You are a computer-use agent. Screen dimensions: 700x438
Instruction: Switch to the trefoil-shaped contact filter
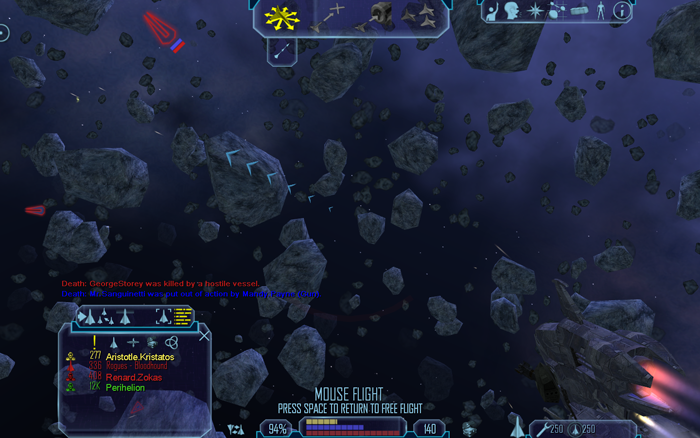coord(171,342)
